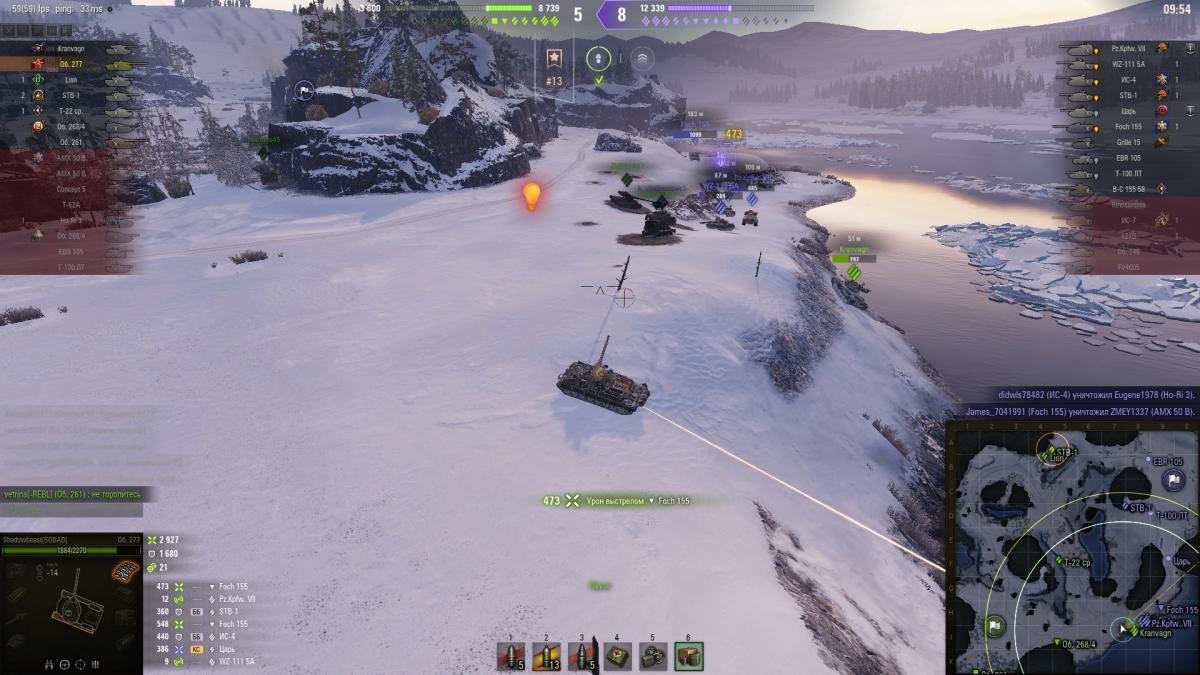This screenshot has width=1200, height=675.
Task: Use the green-highlighted rations consumable in slot 6
Action: tap(688, 656)
